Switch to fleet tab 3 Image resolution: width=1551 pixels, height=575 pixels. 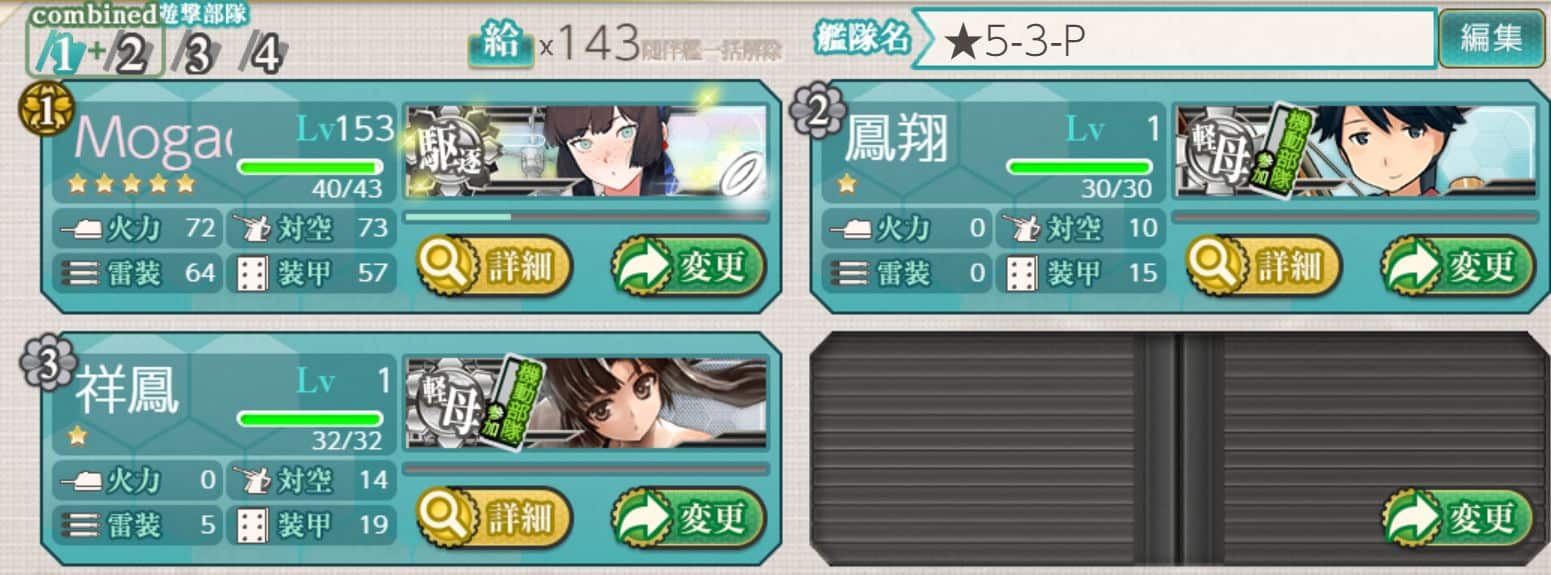coord(197,57)
